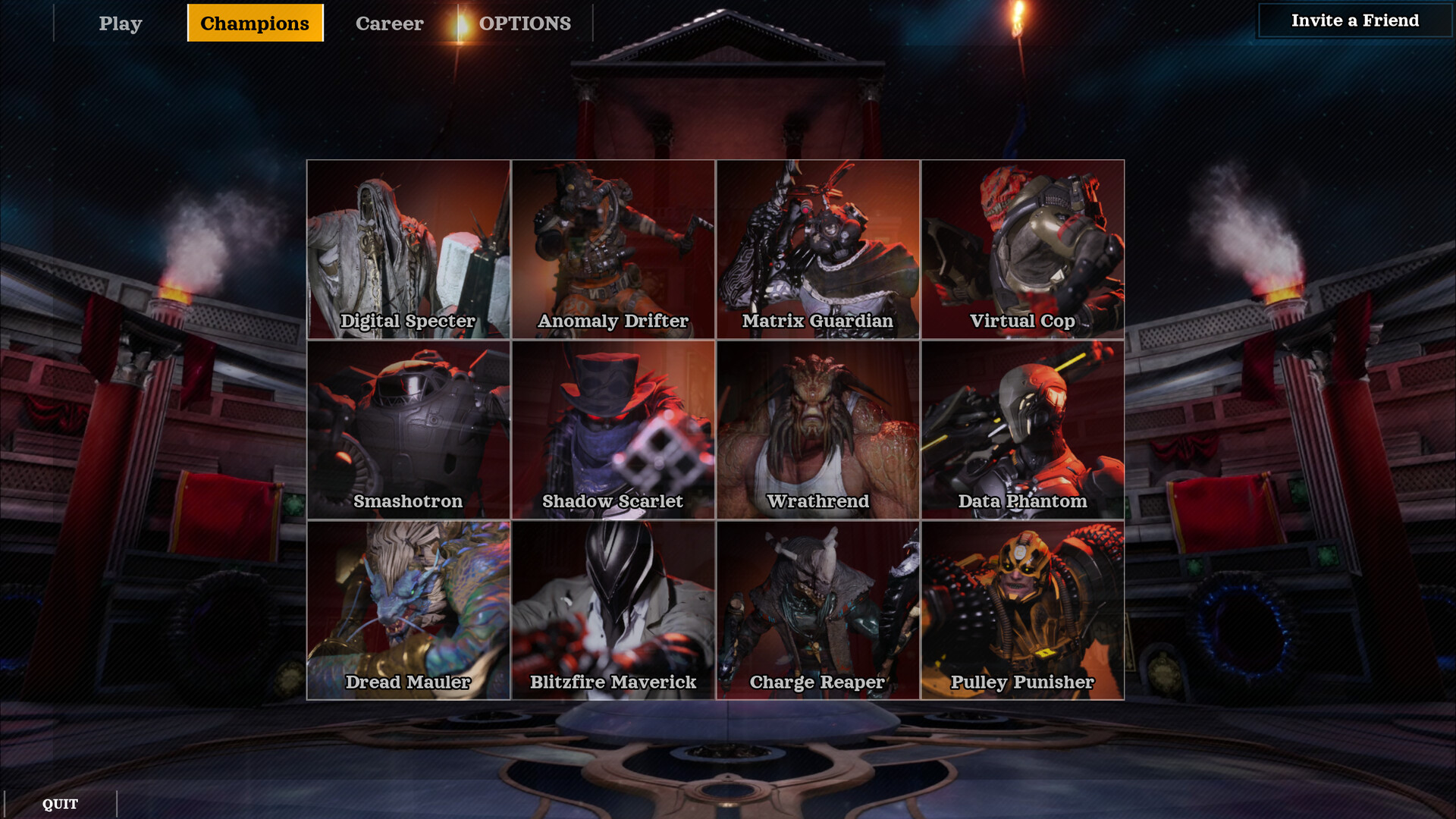Viewport: 1456px width, 819px height.
Task: Choose the Anomaly Drifter champion
Action: (613, 249)
